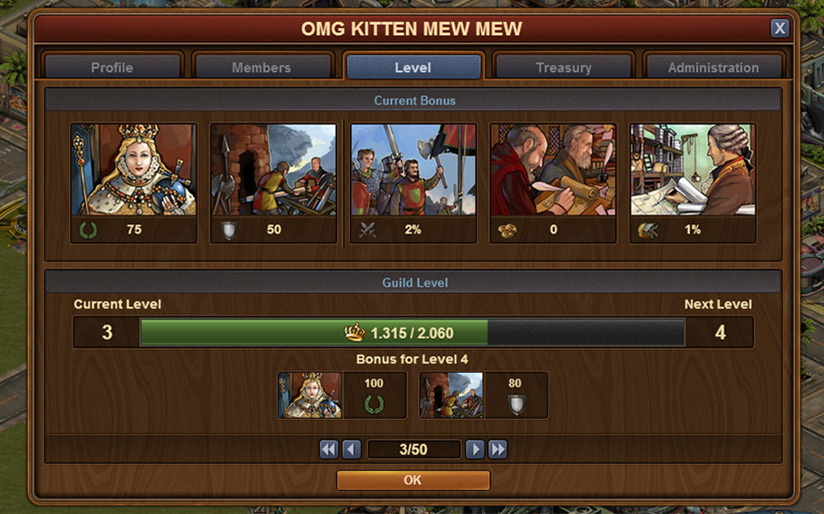This screenshot has width=824, height=514.
Task: Pick the architect construction bonus card
Action: (x=693, y=170)
